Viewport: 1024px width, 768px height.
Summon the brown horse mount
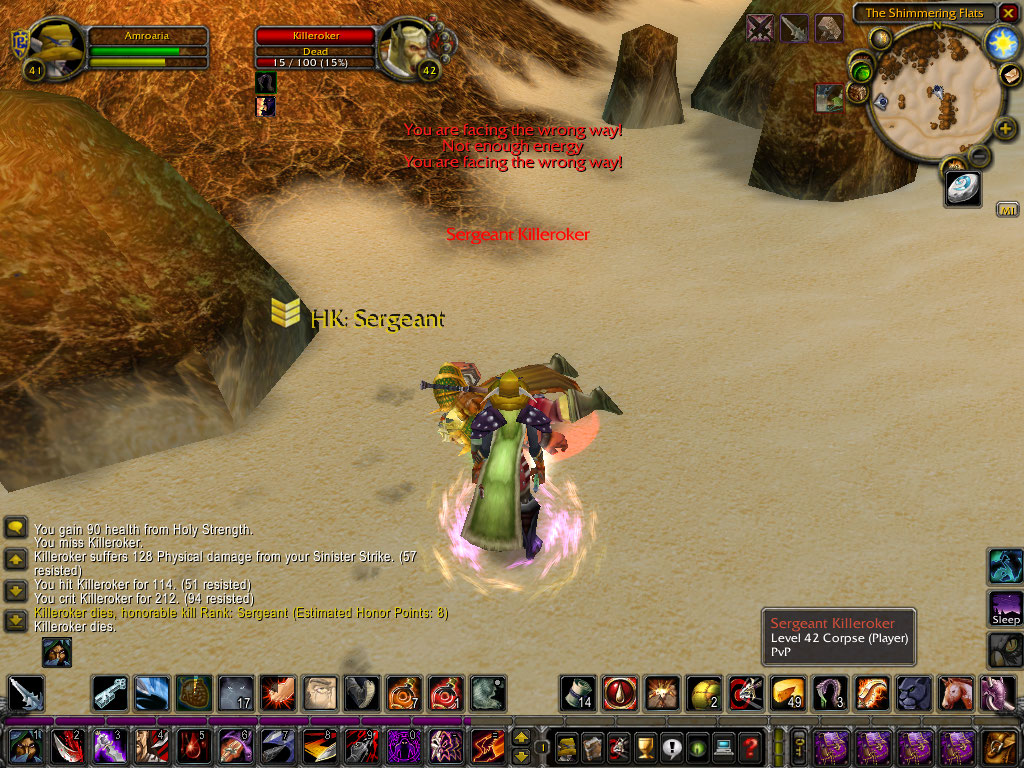(x=953, y=693)
